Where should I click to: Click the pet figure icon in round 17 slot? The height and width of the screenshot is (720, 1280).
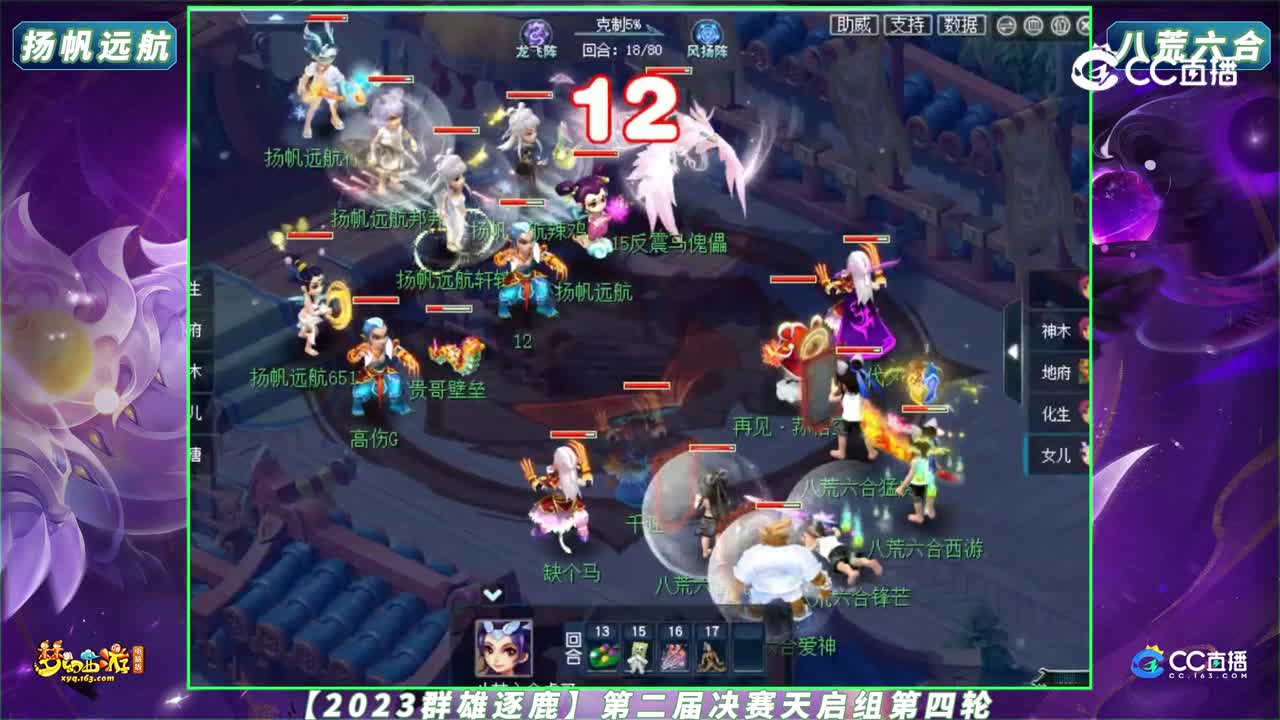point(709,655)
